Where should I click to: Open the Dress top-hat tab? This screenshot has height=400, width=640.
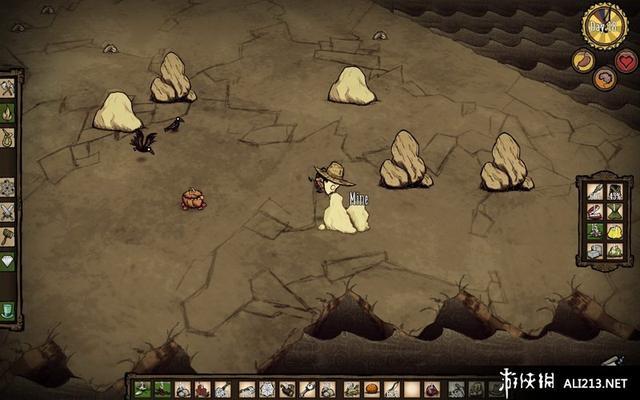7,310
